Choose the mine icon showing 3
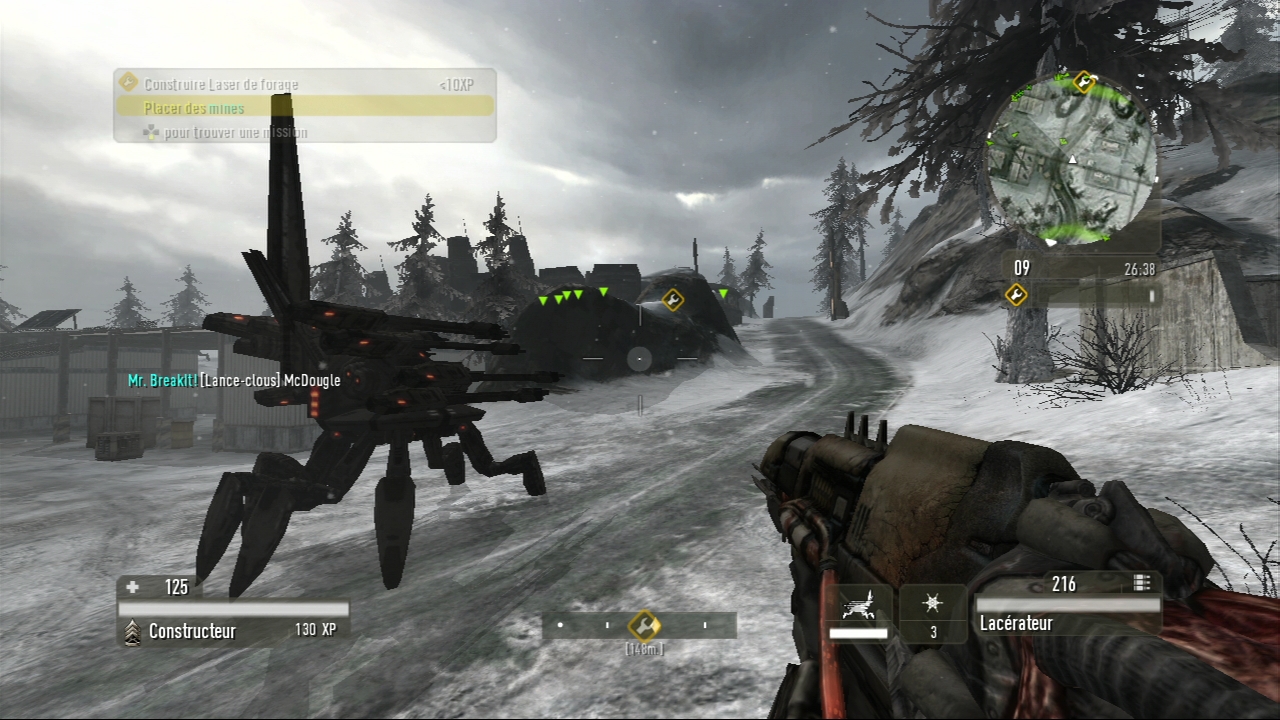The height and width of the screenshot is (720, 1280). [x=932, y=610]
